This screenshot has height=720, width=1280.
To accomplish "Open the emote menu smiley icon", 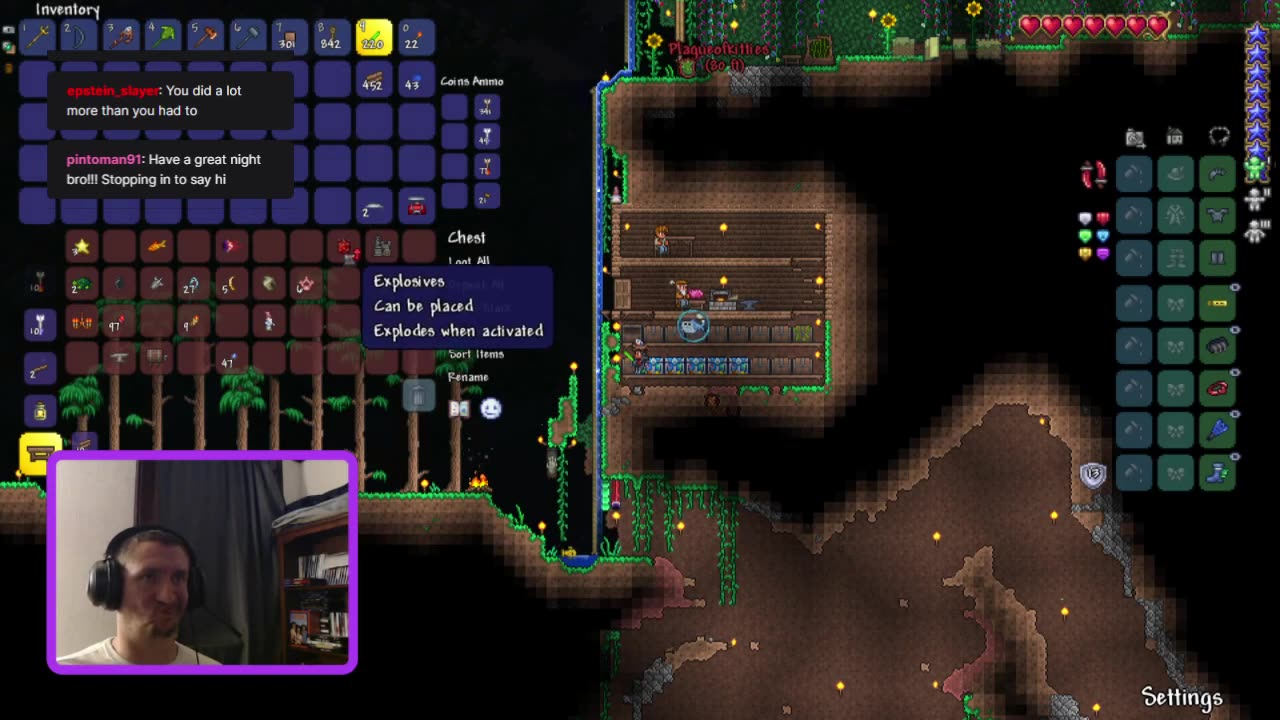I will (491, 408).
